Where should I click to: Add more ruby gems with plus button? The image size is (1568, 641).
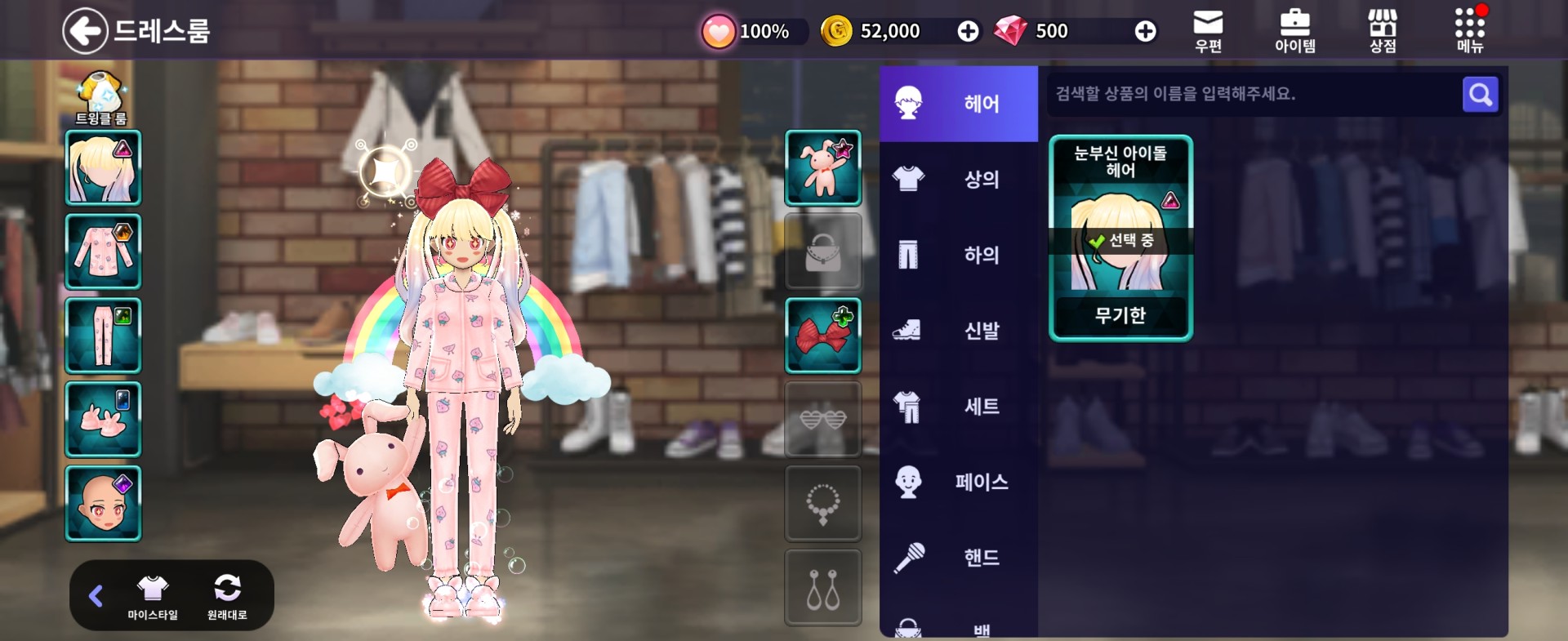pyautogui.click(x=1145, y=31)
